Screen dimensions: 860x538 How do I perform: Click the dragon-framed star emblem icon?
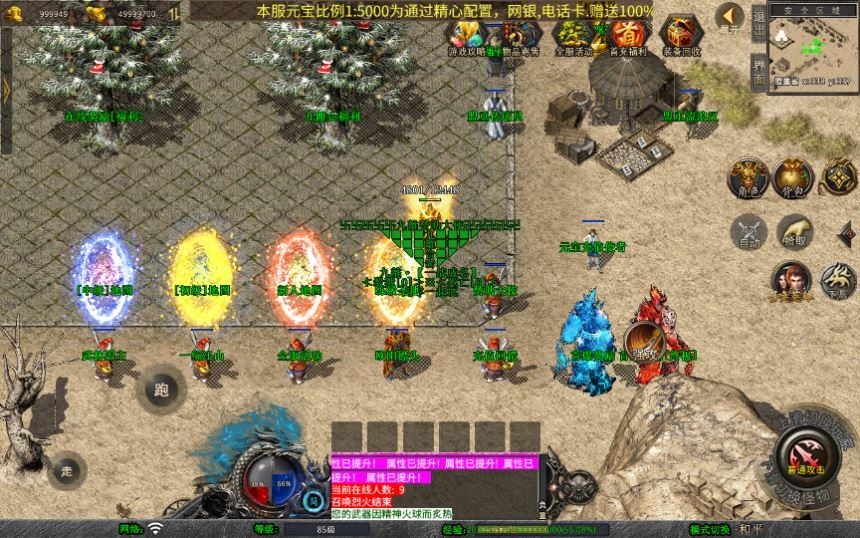click(838, 177)
